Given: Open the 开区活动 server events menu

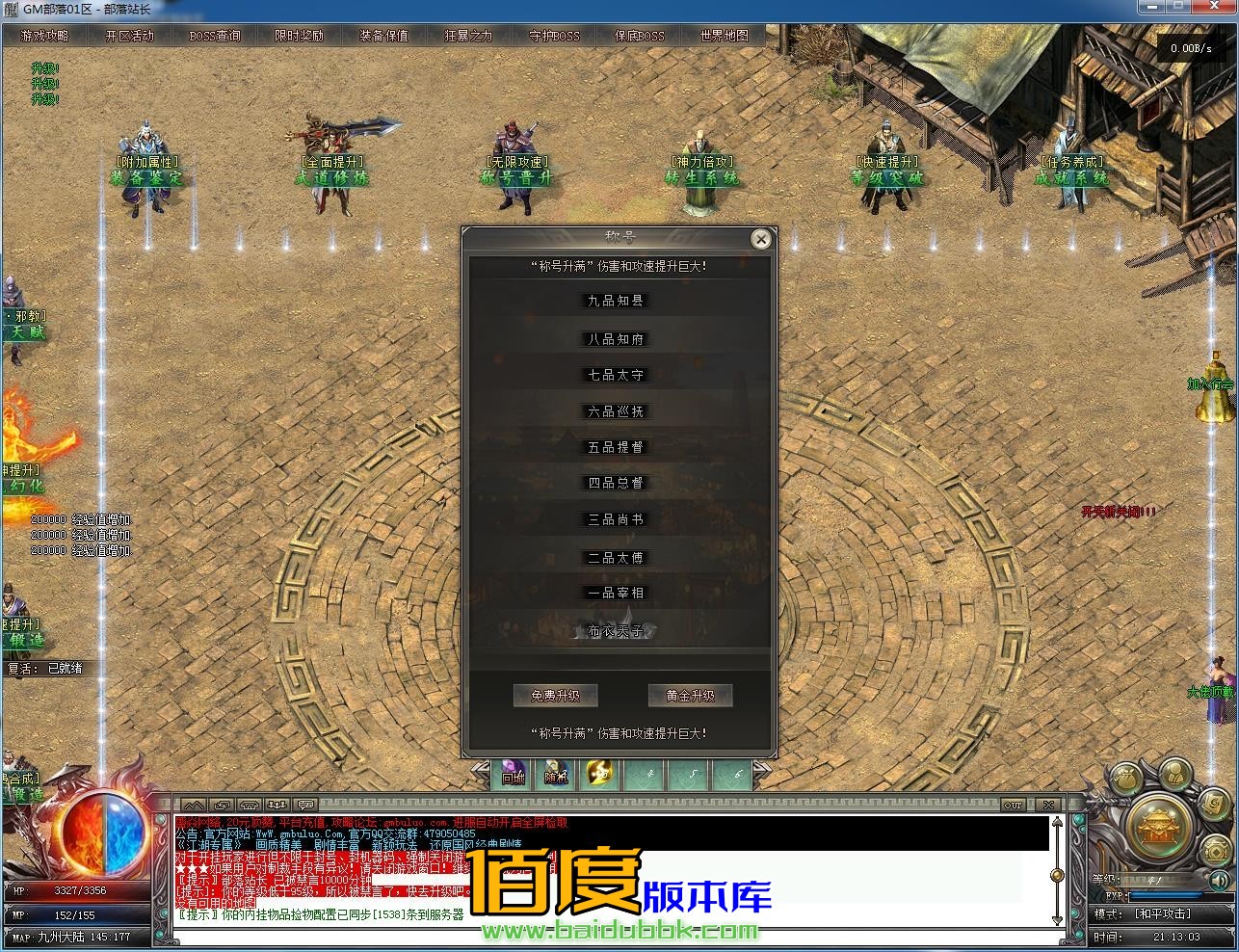Looking at the screenshot, I should 129,36.
